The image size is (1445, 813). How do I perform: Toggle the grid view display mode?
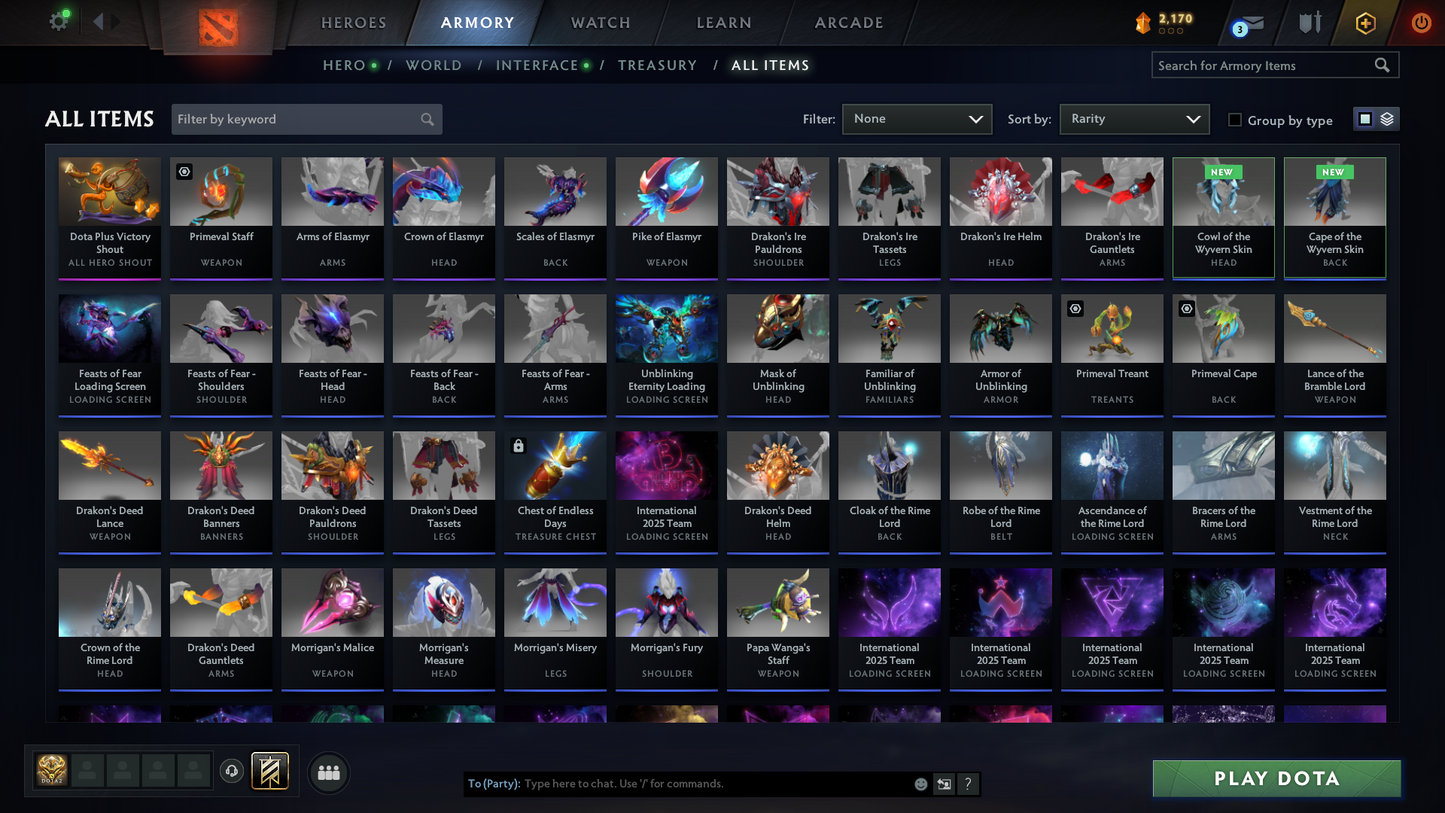tap(1364, 118)
